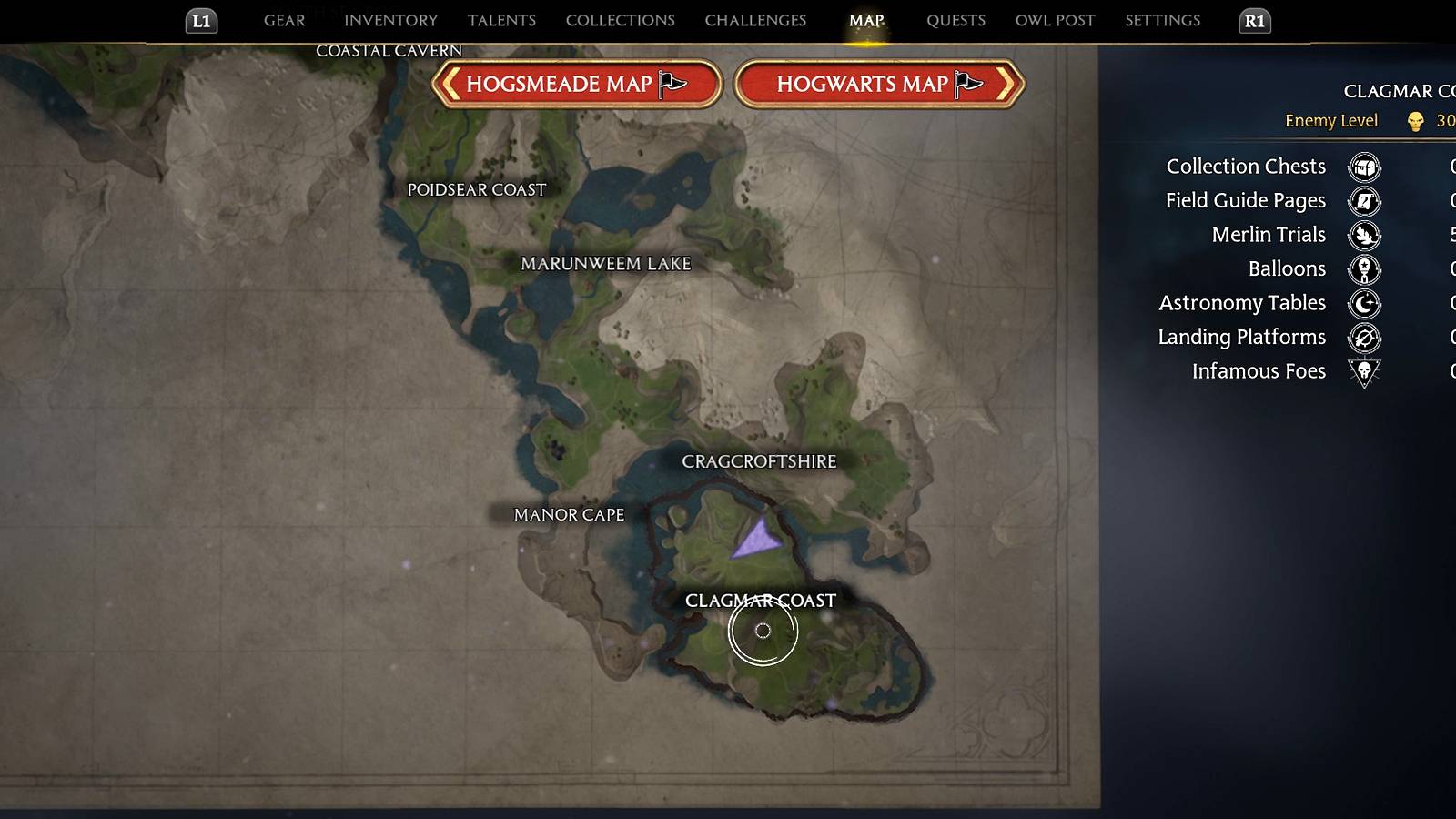The height and width of the screenshot is (819, 1456).
Task: Select the Collection Chests icon
Action: [x=1364, y=167]
